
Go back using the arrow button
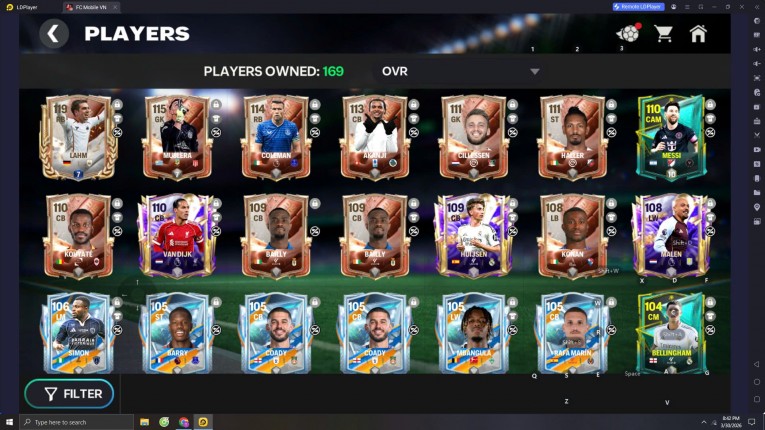[x=54, y=34]
